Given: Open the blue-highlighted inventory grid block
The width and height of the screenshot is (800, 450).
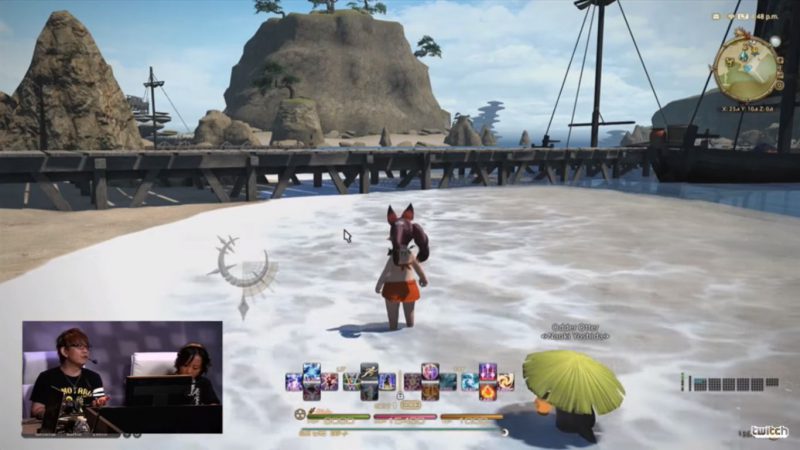Looking at the screenshot, I should pyautogui.click(x=700, y=384).
